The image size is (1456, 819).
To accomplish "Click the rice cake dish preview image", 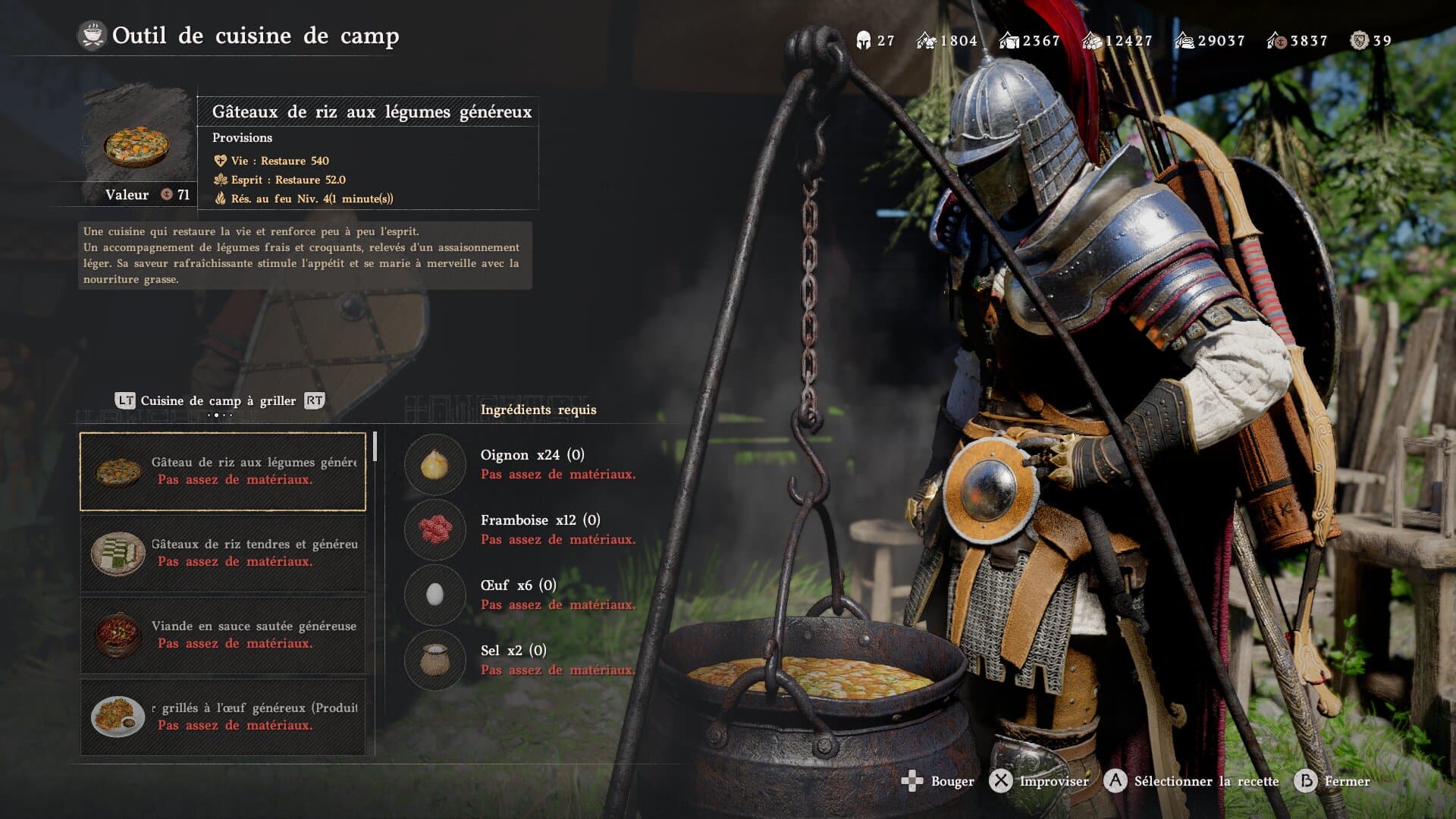I will click(x=137, y=144).
